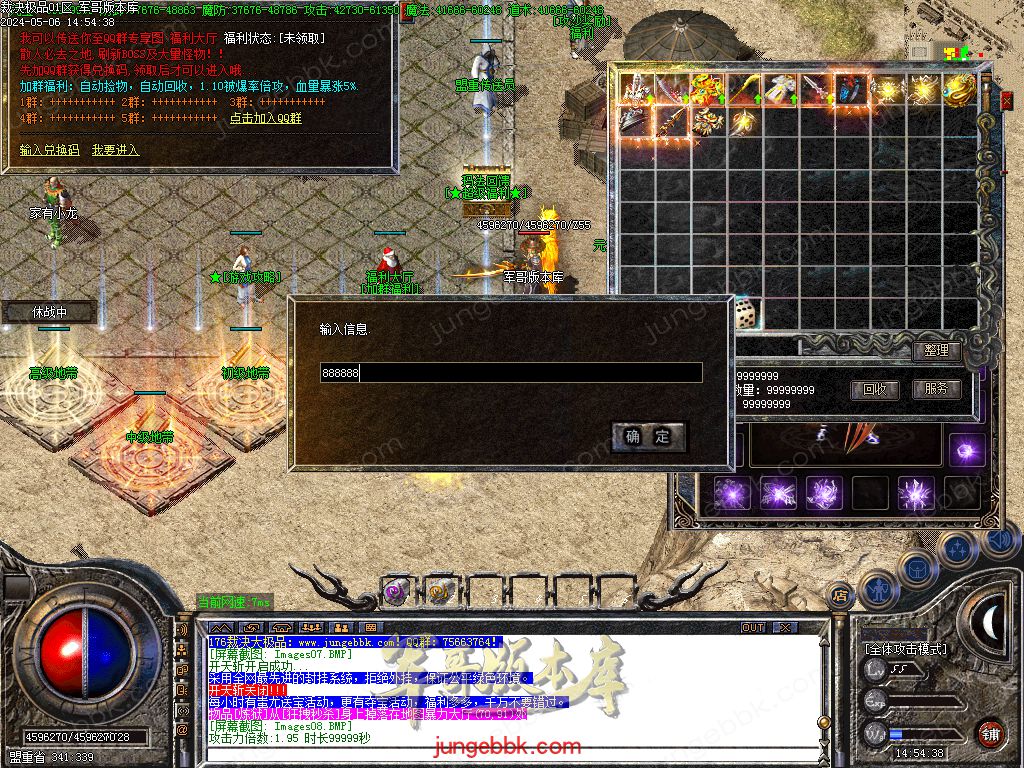The height and width of the screenshot is (768, 1024).
Task: Click the OUT button on chat bar
Action: (x=753, y=627)
